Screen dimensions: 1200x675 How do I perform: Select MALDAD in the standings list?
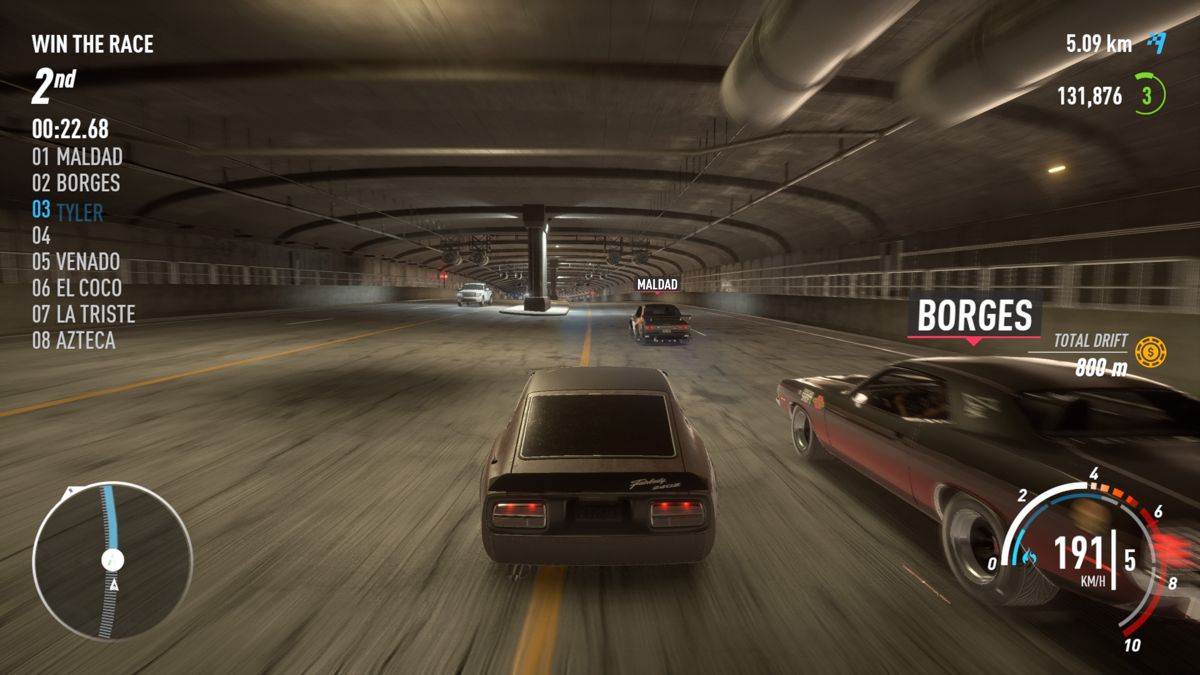(x=77, y=157)
